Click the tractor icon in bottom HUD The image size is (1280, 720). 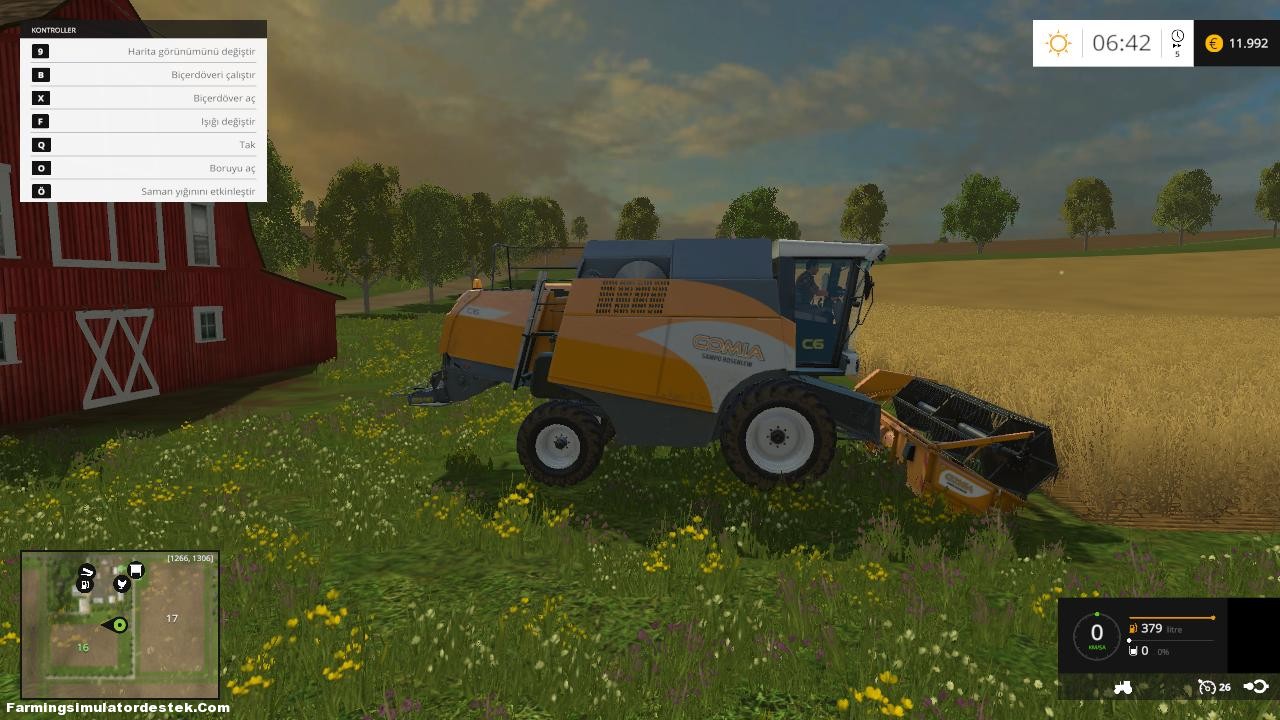(x=1124, y=688)
